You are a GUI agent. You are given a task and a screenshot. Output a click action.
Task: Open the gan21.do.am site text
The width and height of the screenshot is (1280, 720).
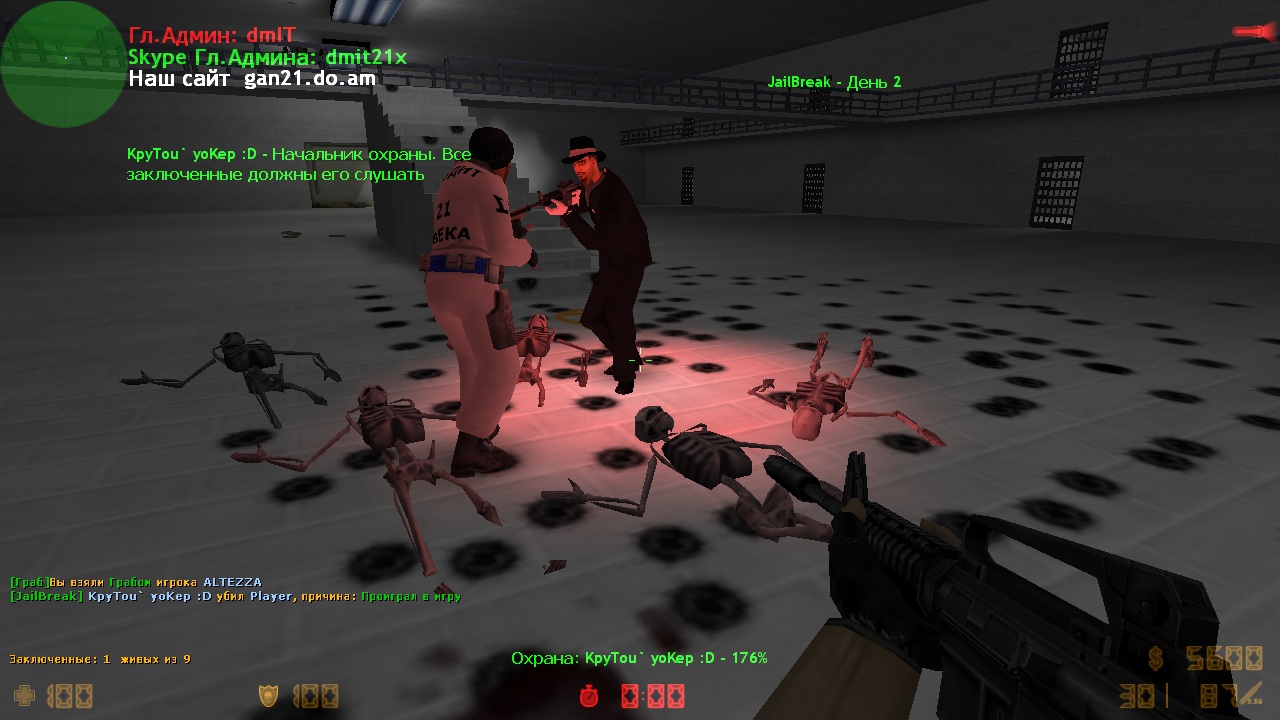(310, 79)
